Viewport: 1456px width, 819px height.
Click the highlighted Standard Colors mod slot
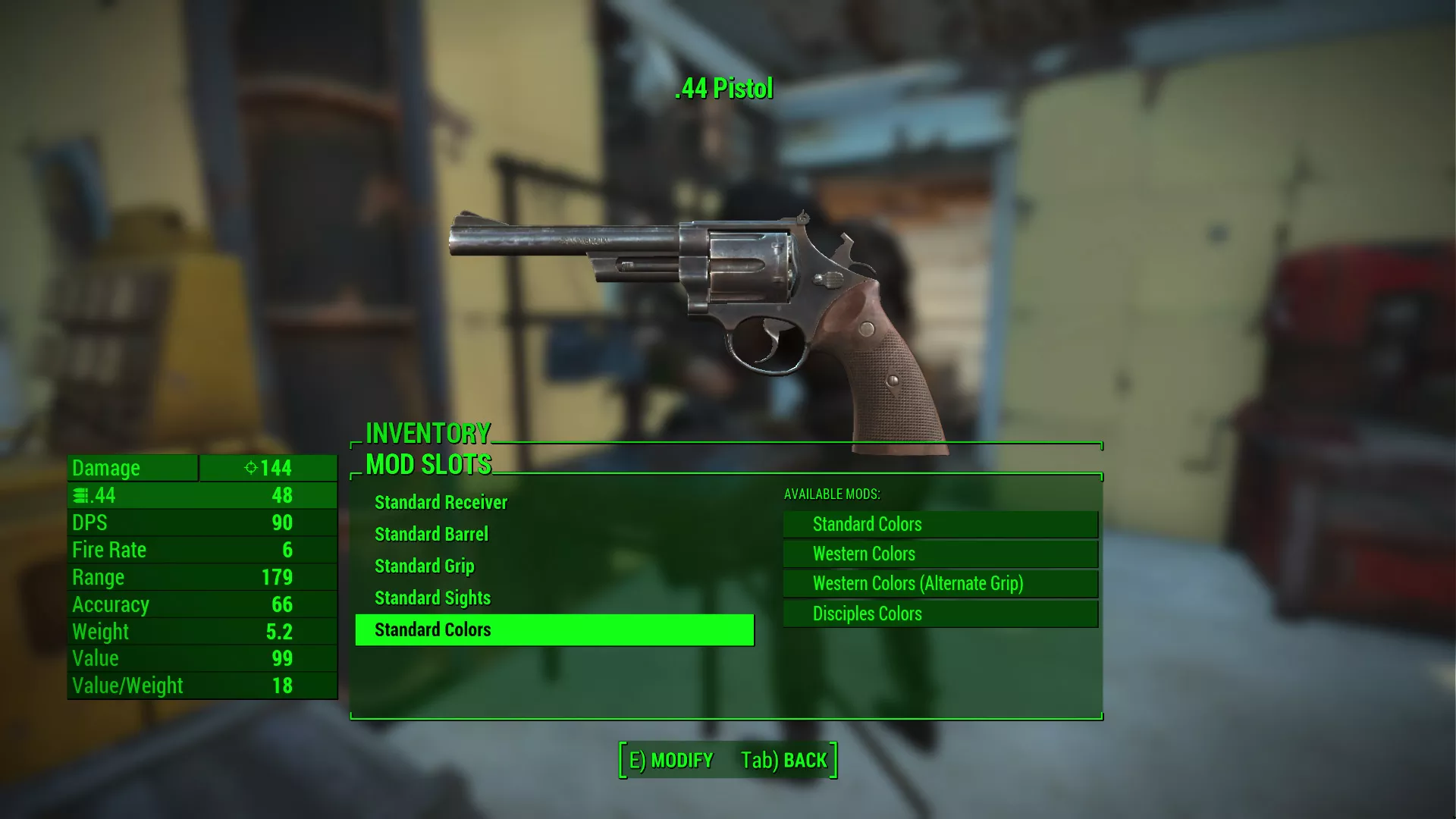(x=554, y=630)
